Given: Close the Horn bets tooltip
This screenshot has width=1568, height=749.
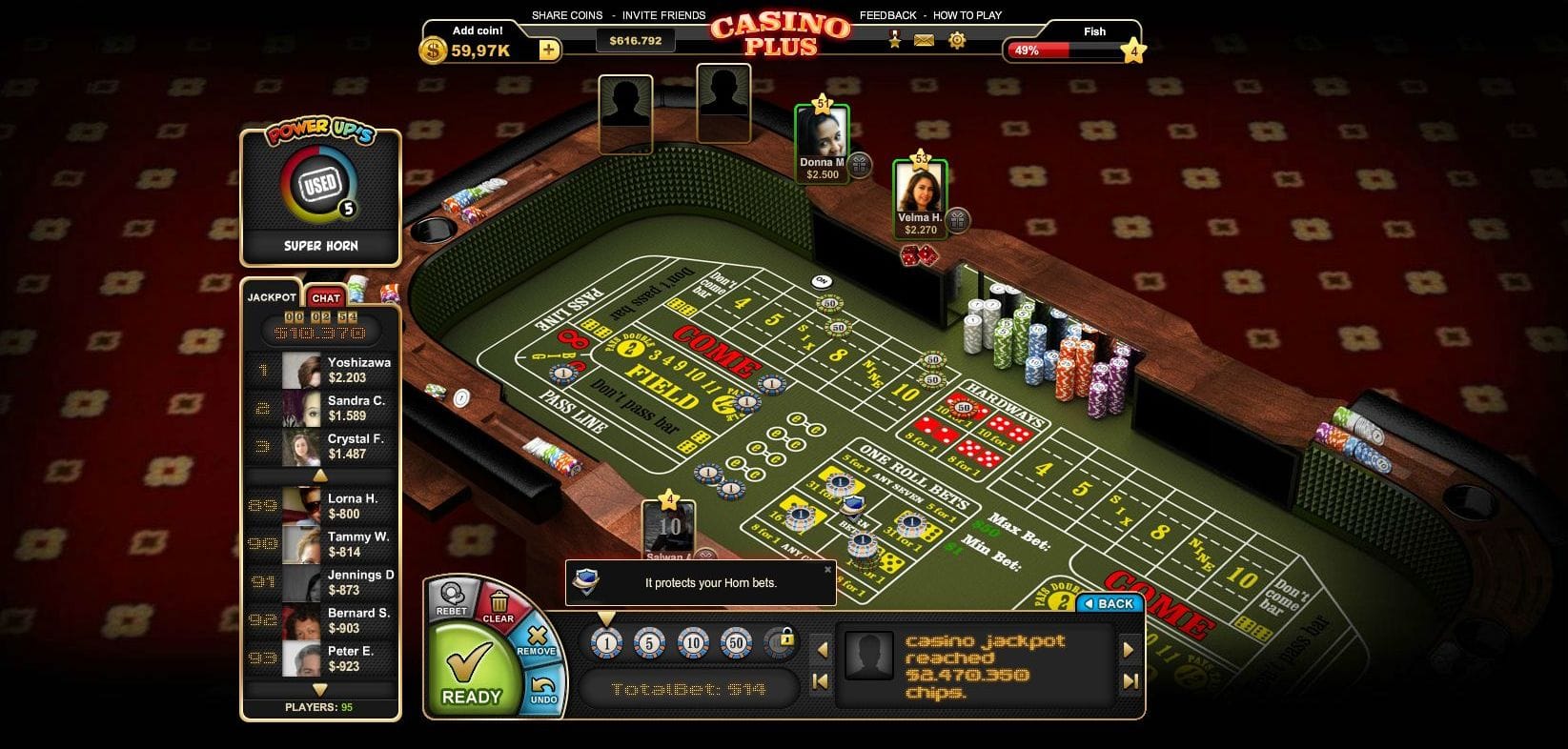Looking at the screenshot, I should tap(827, 570).
